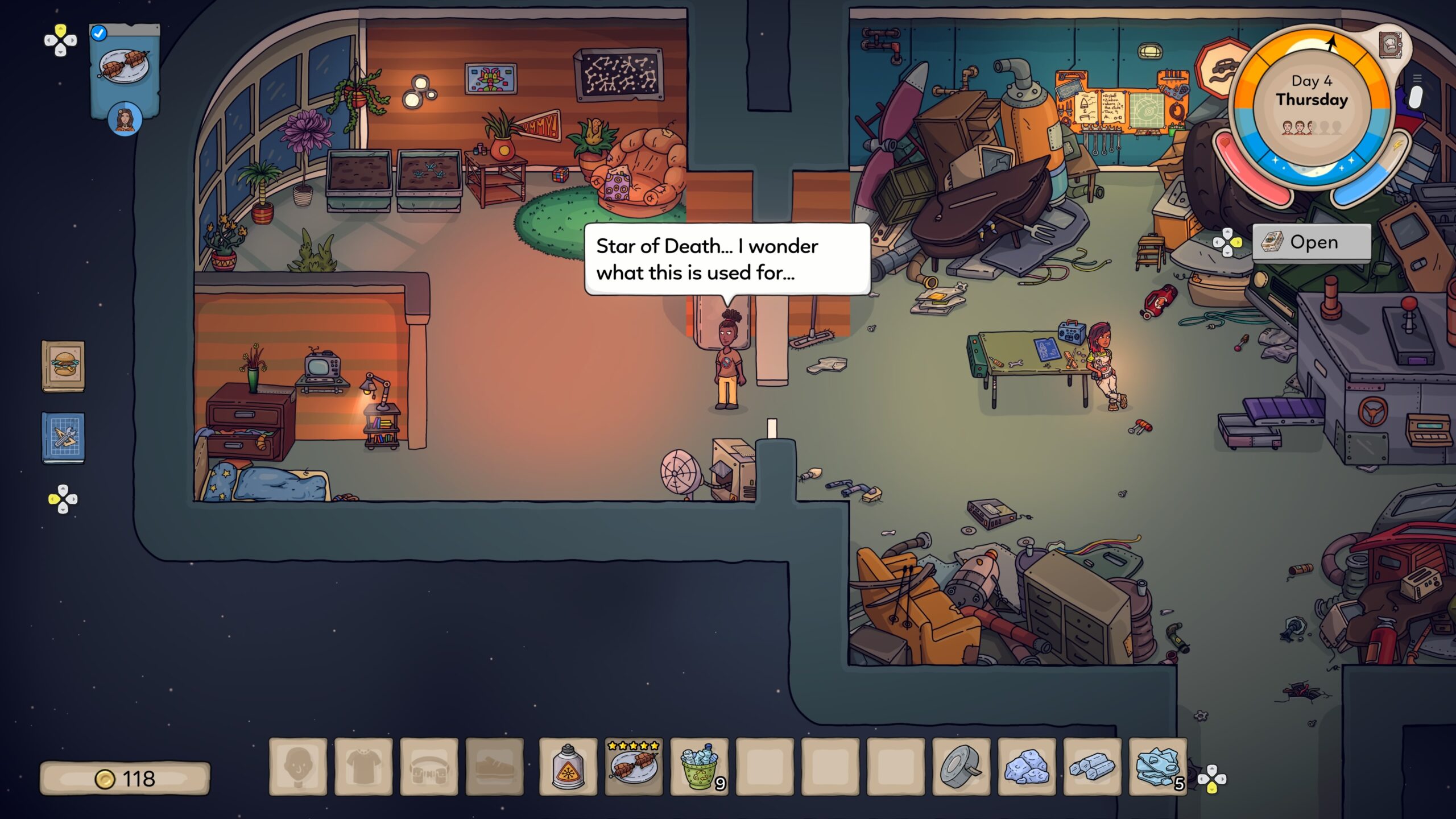
Task: Select the ice shards slot
Action: pos(1157,766)
